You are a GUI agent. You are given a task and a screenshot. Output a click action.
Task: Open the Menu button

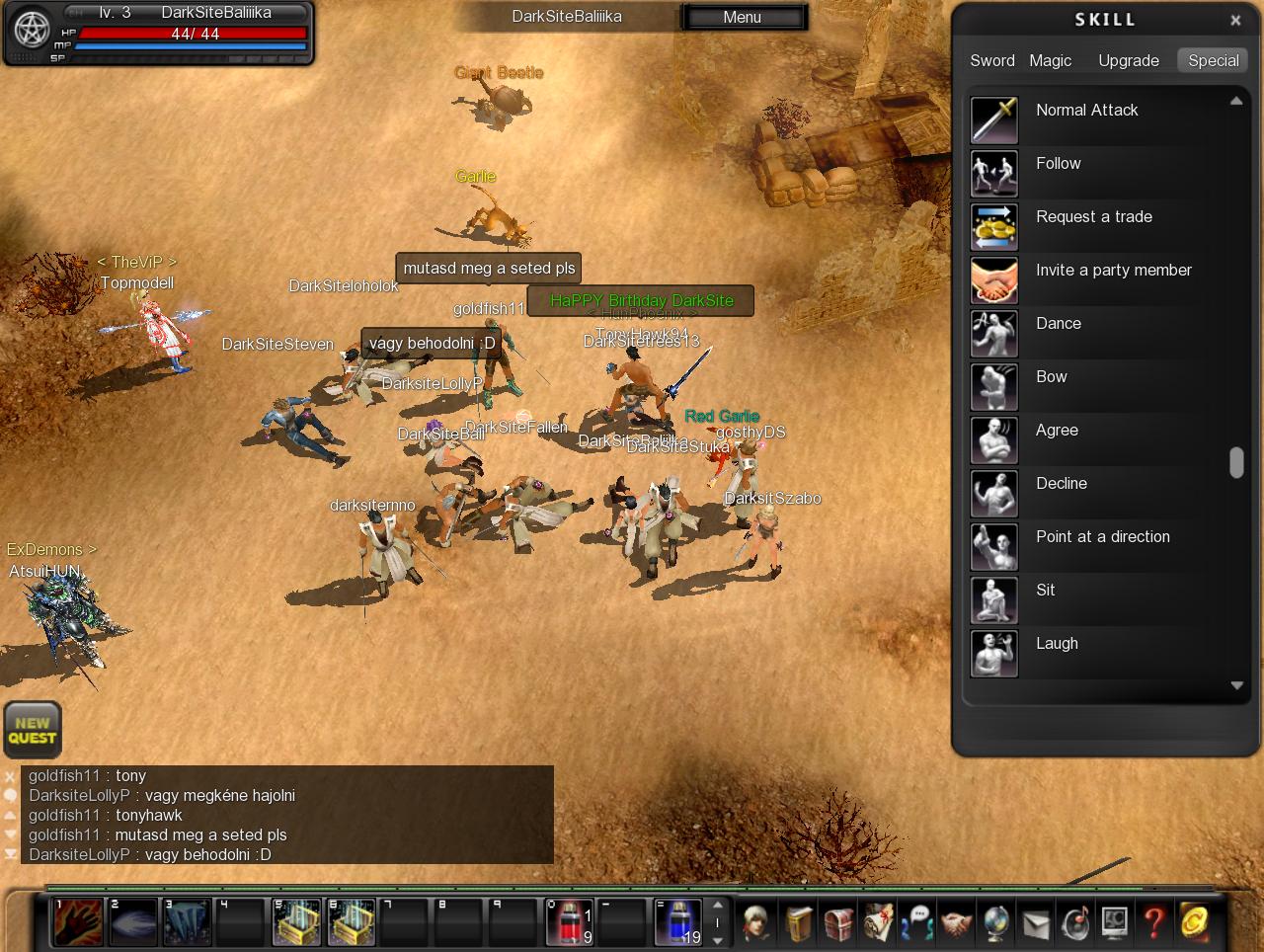tap(743, 17)
